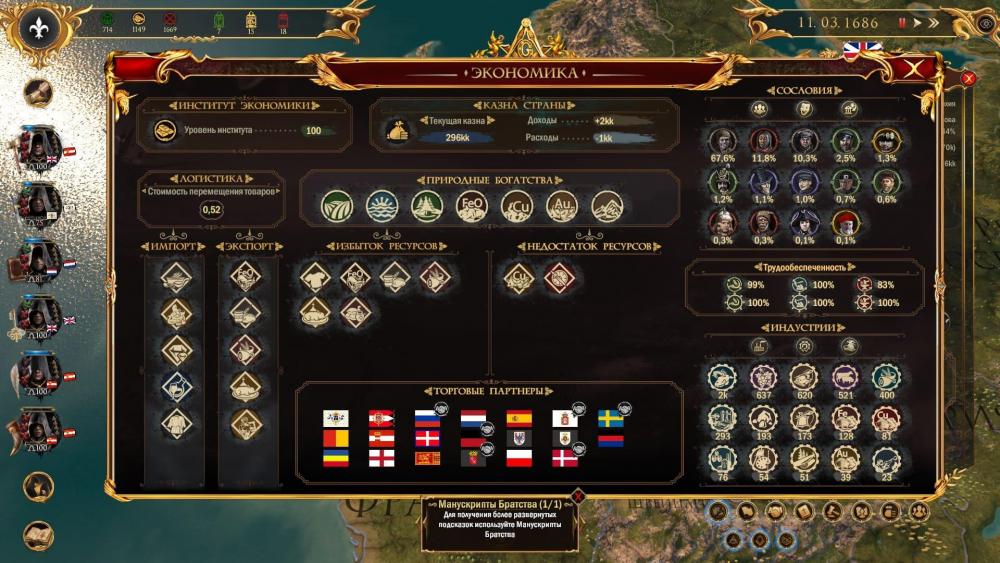Choose the Au gold natural resource

[562, 206]
